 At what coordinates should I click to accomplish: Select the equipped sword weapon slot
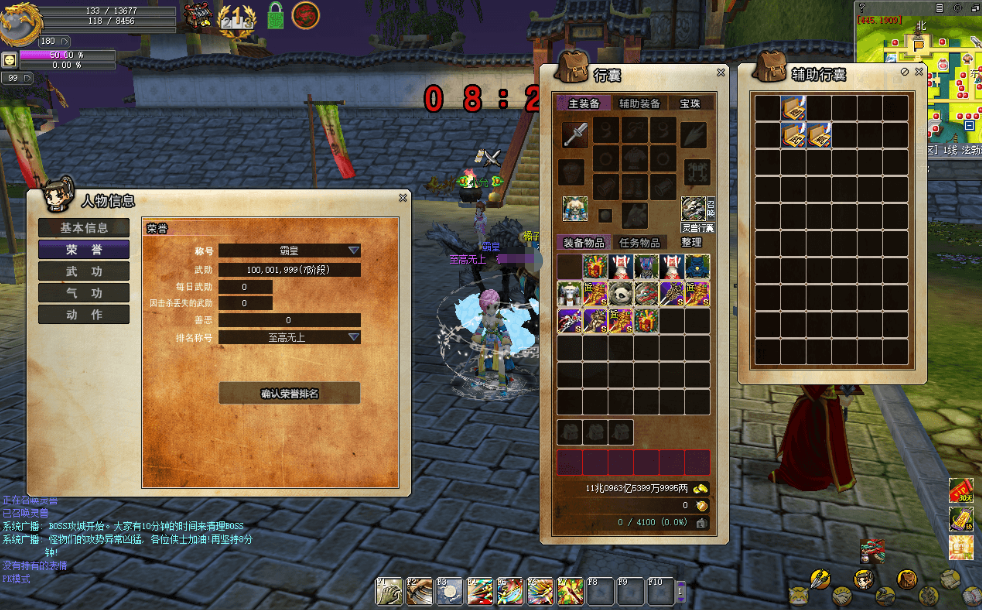pos(574,134)
